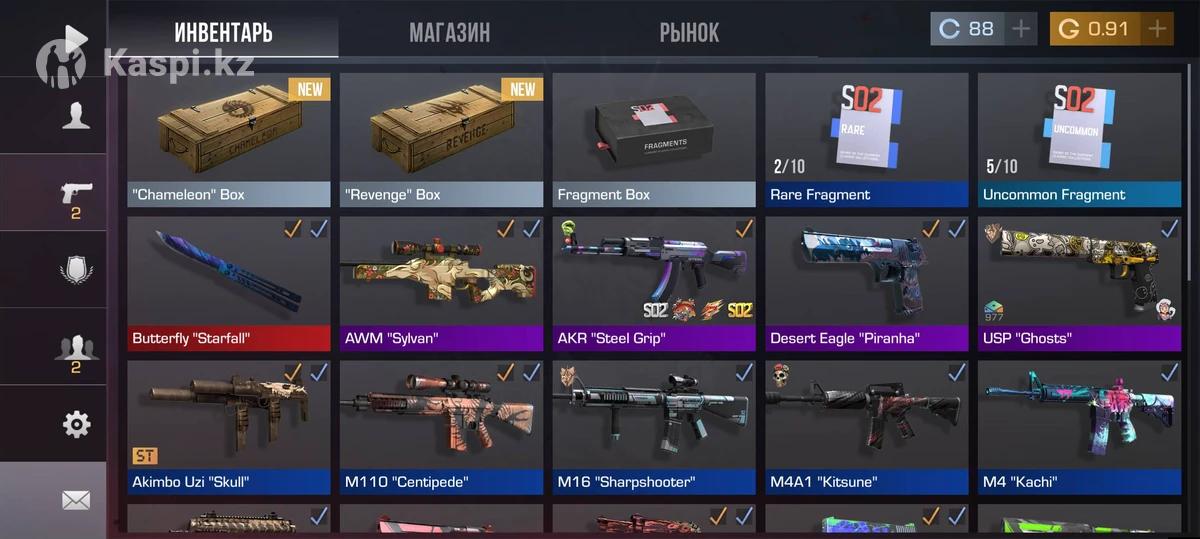Image resolution: width=1200 pixels, height=539 pixels.
Task: Open settings with the gear icon
Action: tap(76, 424)
